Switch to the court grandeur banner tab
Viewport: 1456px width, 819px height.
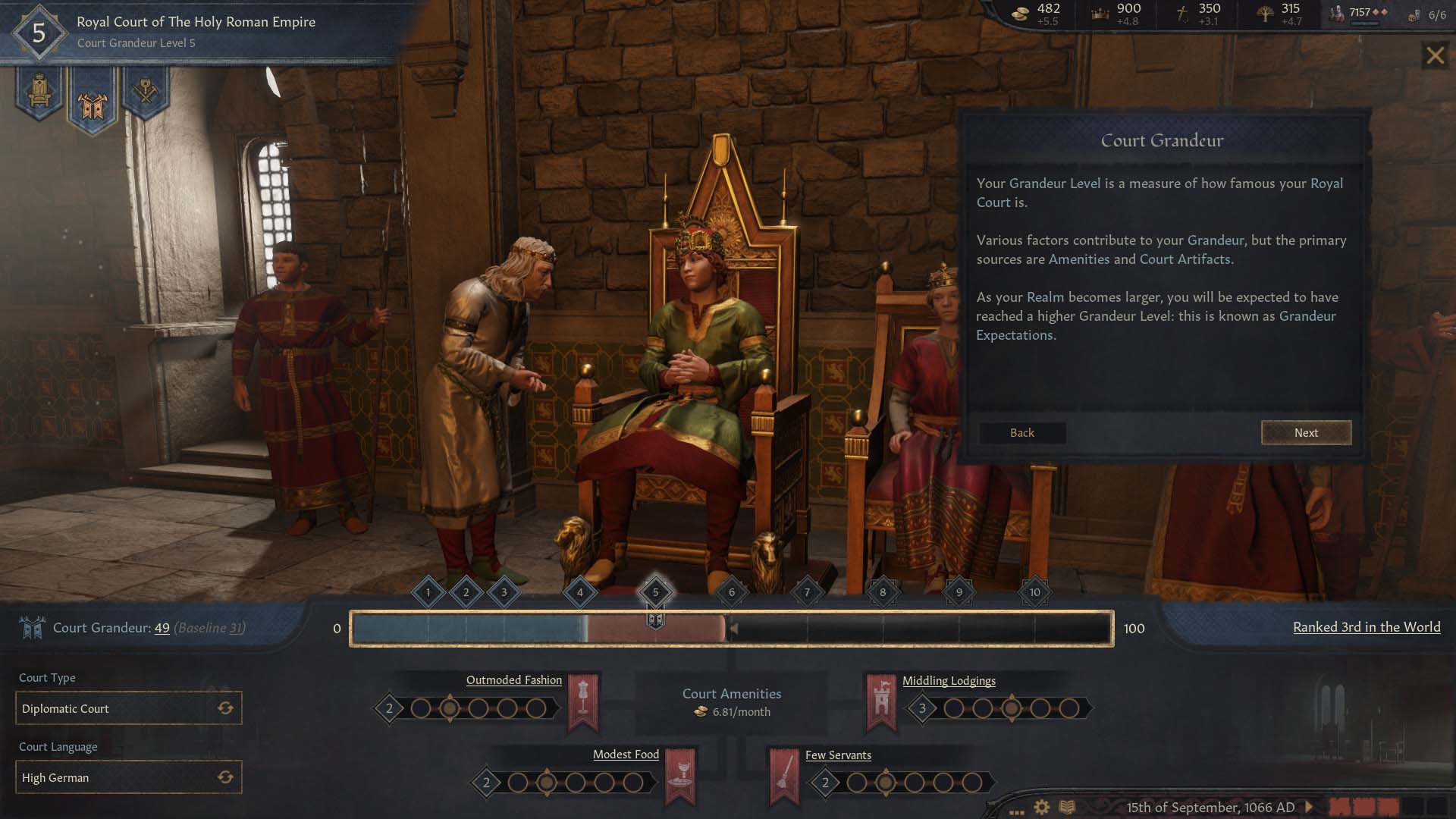[93, 102]
